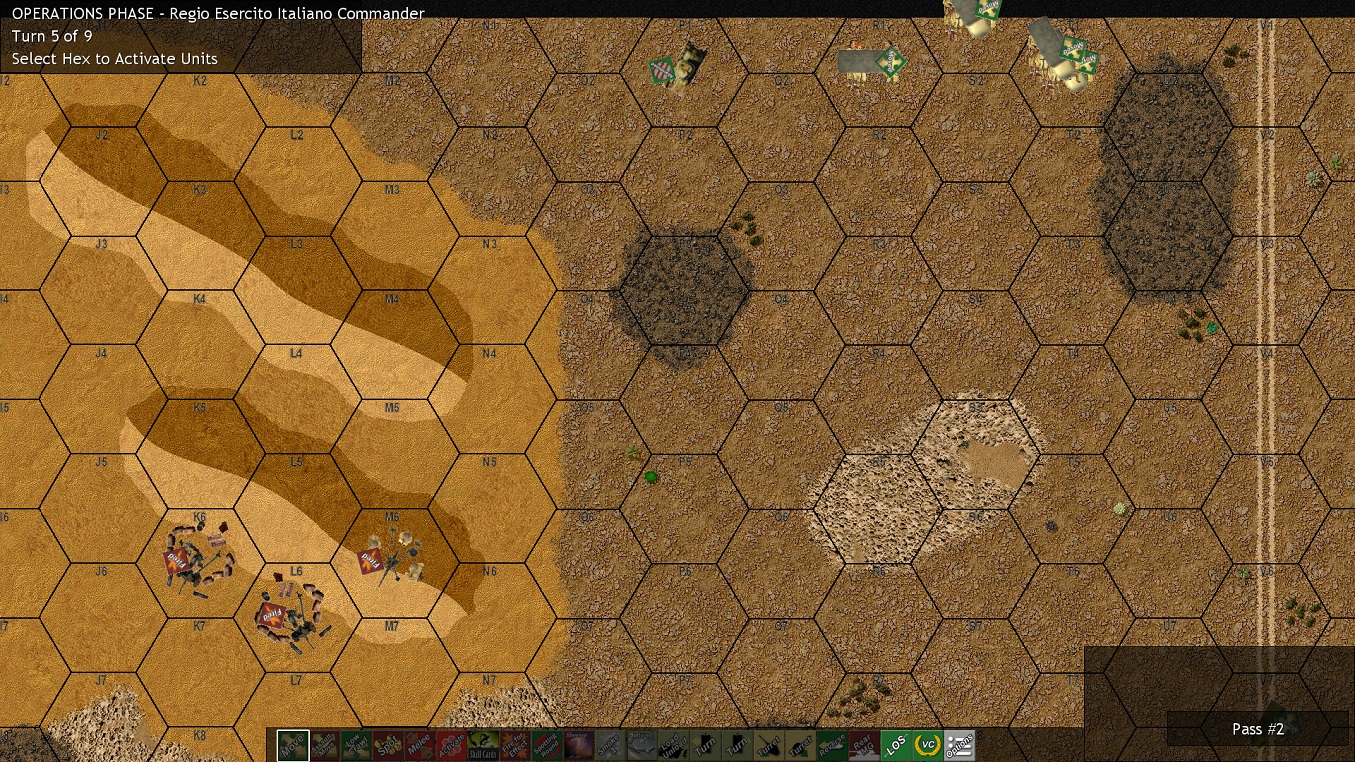Select the Low Crawl movement icon
Viewport: 1355px width, 762px height.
point(357,745)
